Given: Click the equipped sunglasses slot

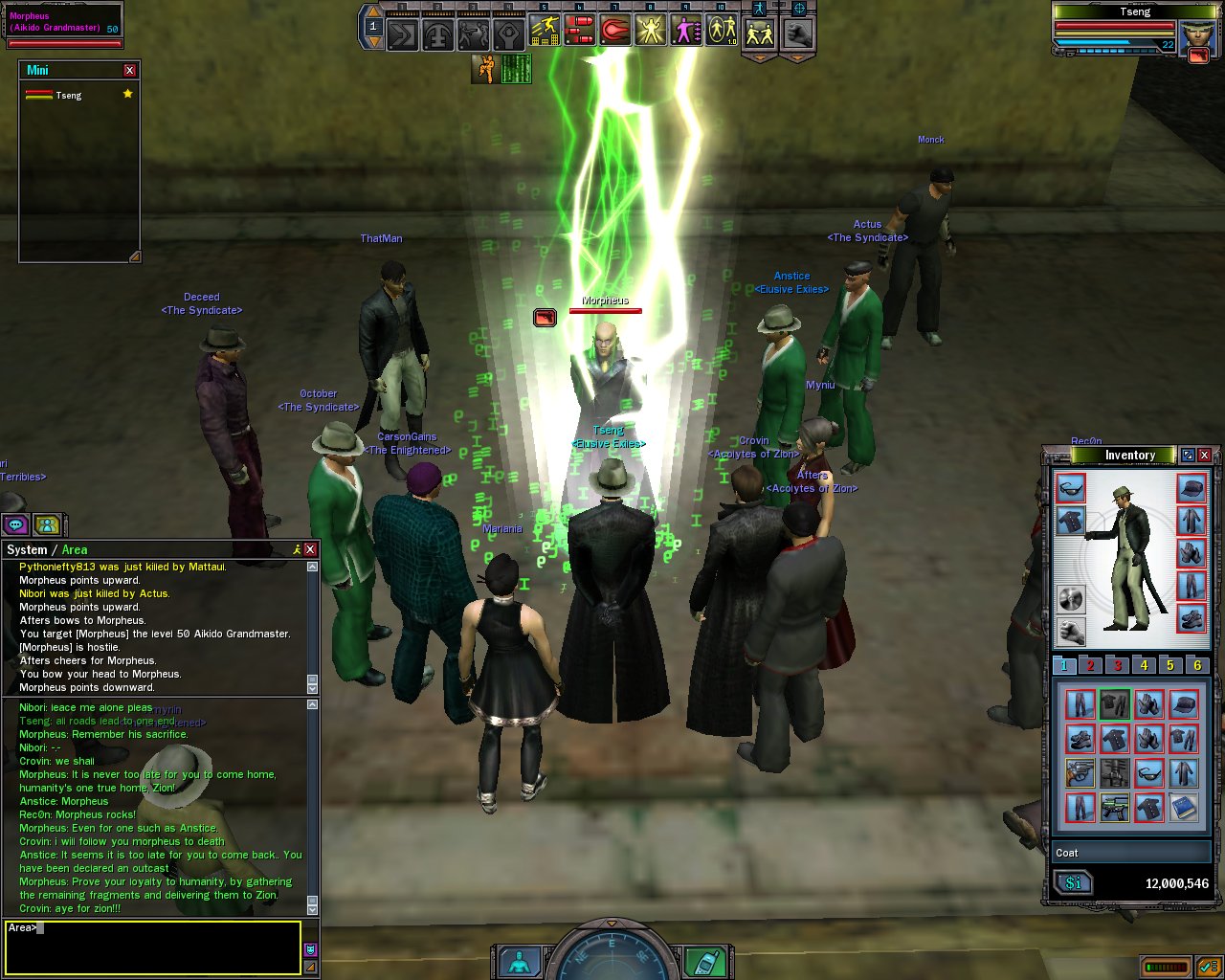Looking at the screenshot, I should point(1071,488).
